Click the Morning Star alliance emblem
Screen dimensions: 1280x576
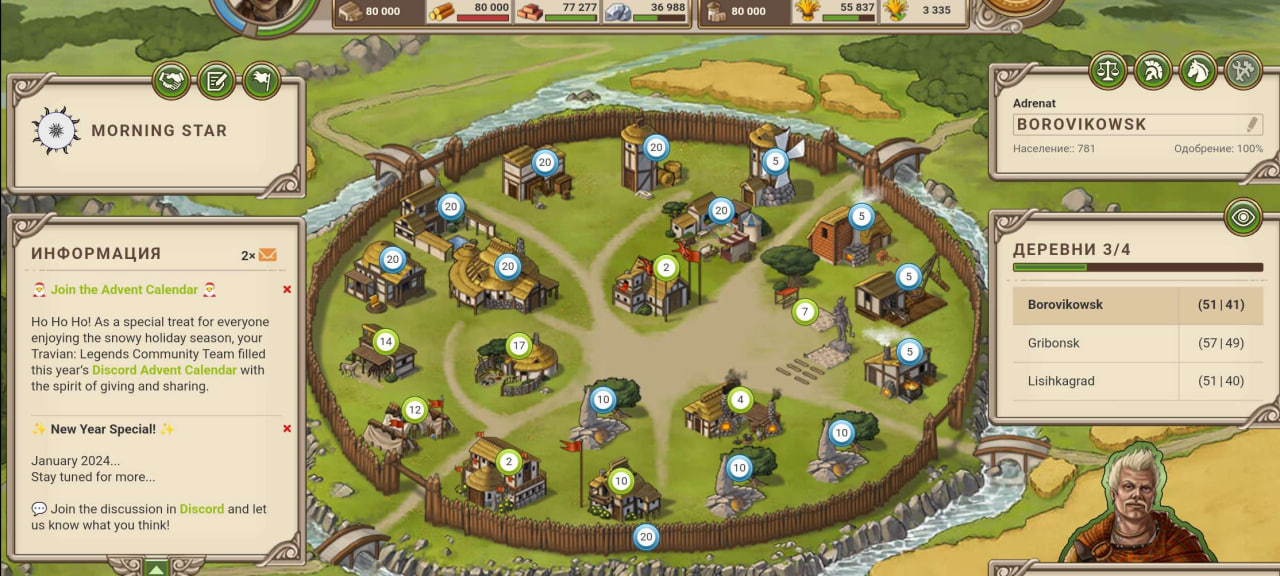(x=56, y=130)
